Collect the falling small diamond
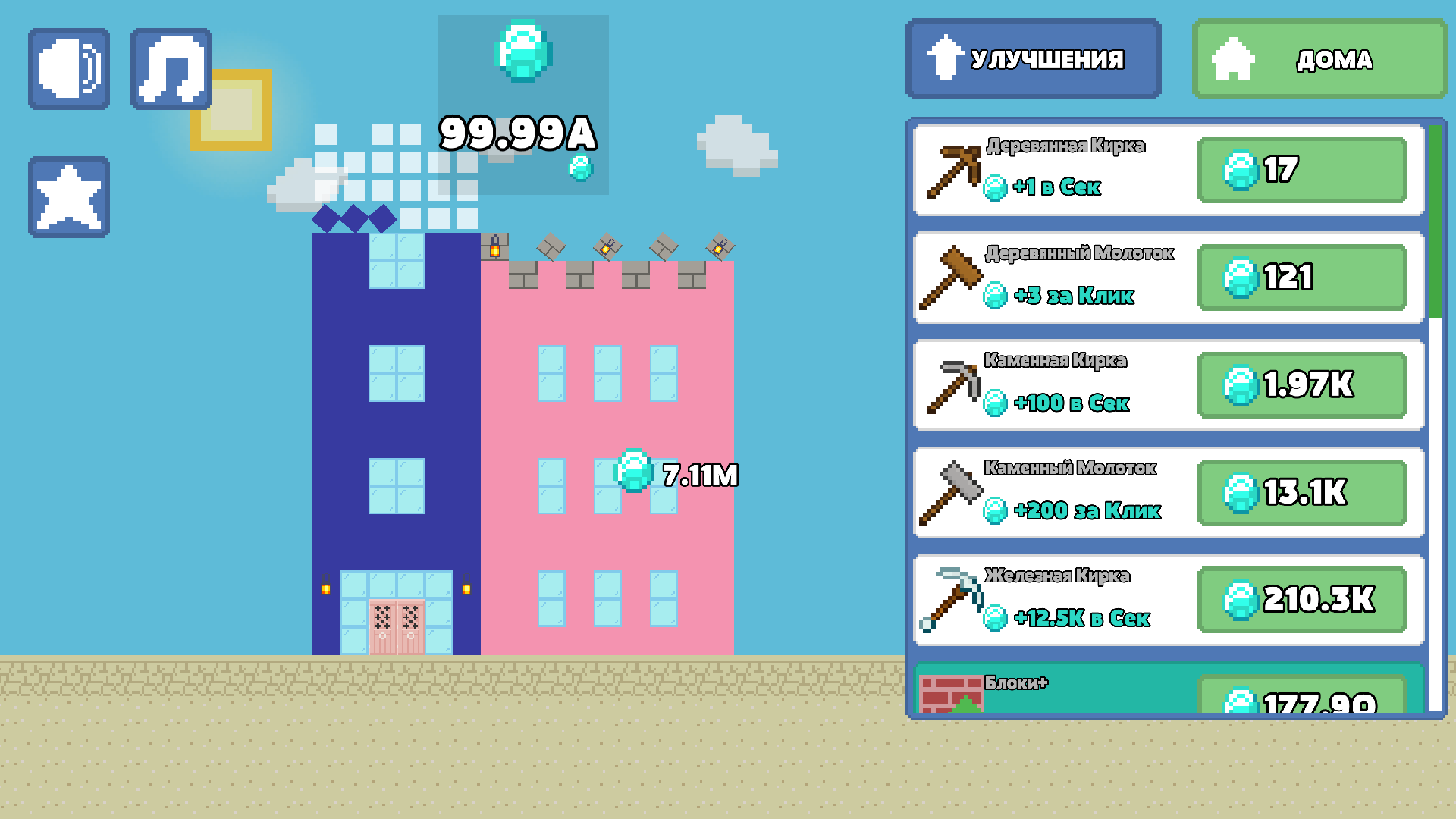Screen dimensions: 1456x819 pyautogui.click(x=580, y=168)
